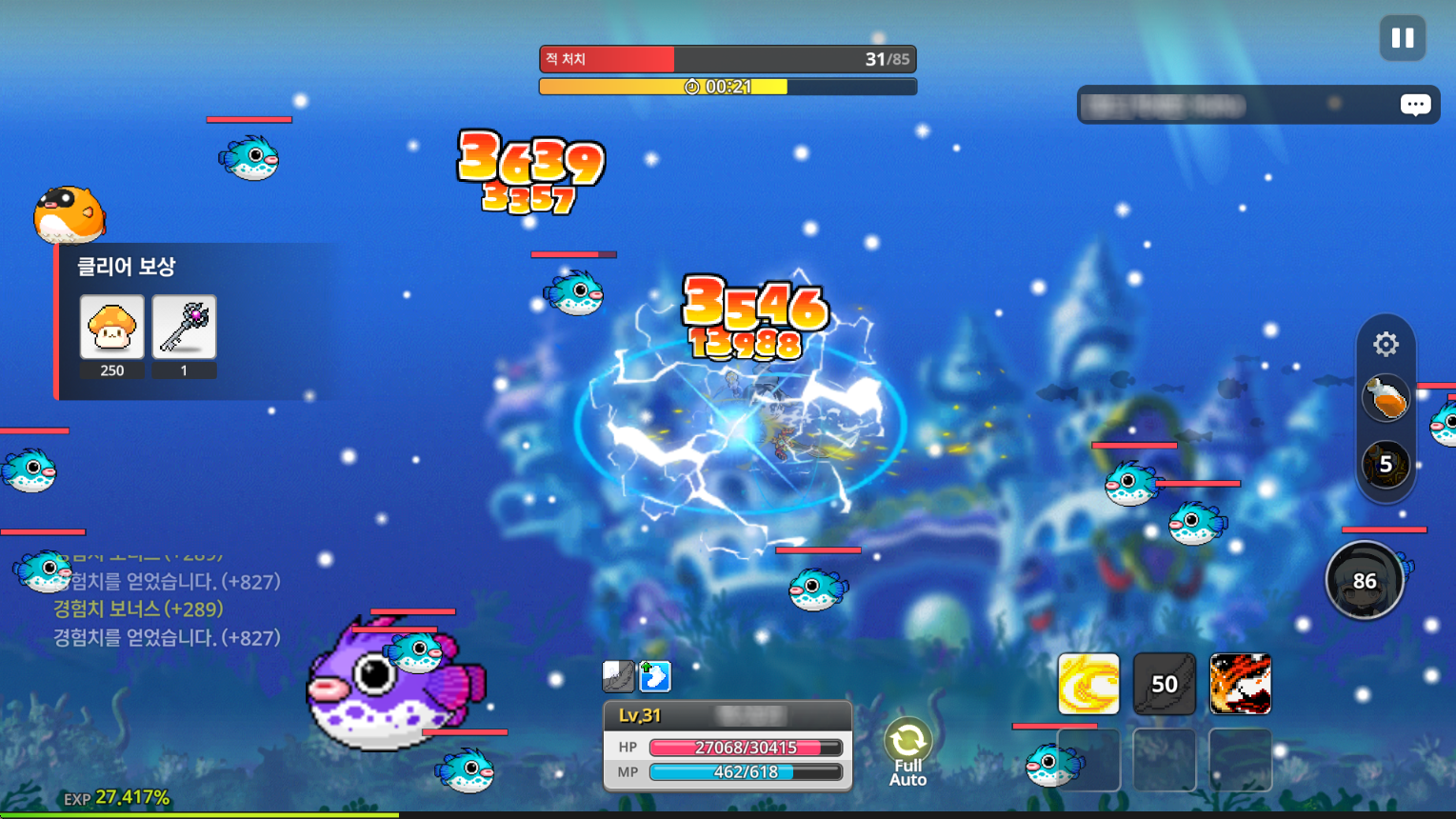
Task: Pause the game
Action: pos(1402,38)
